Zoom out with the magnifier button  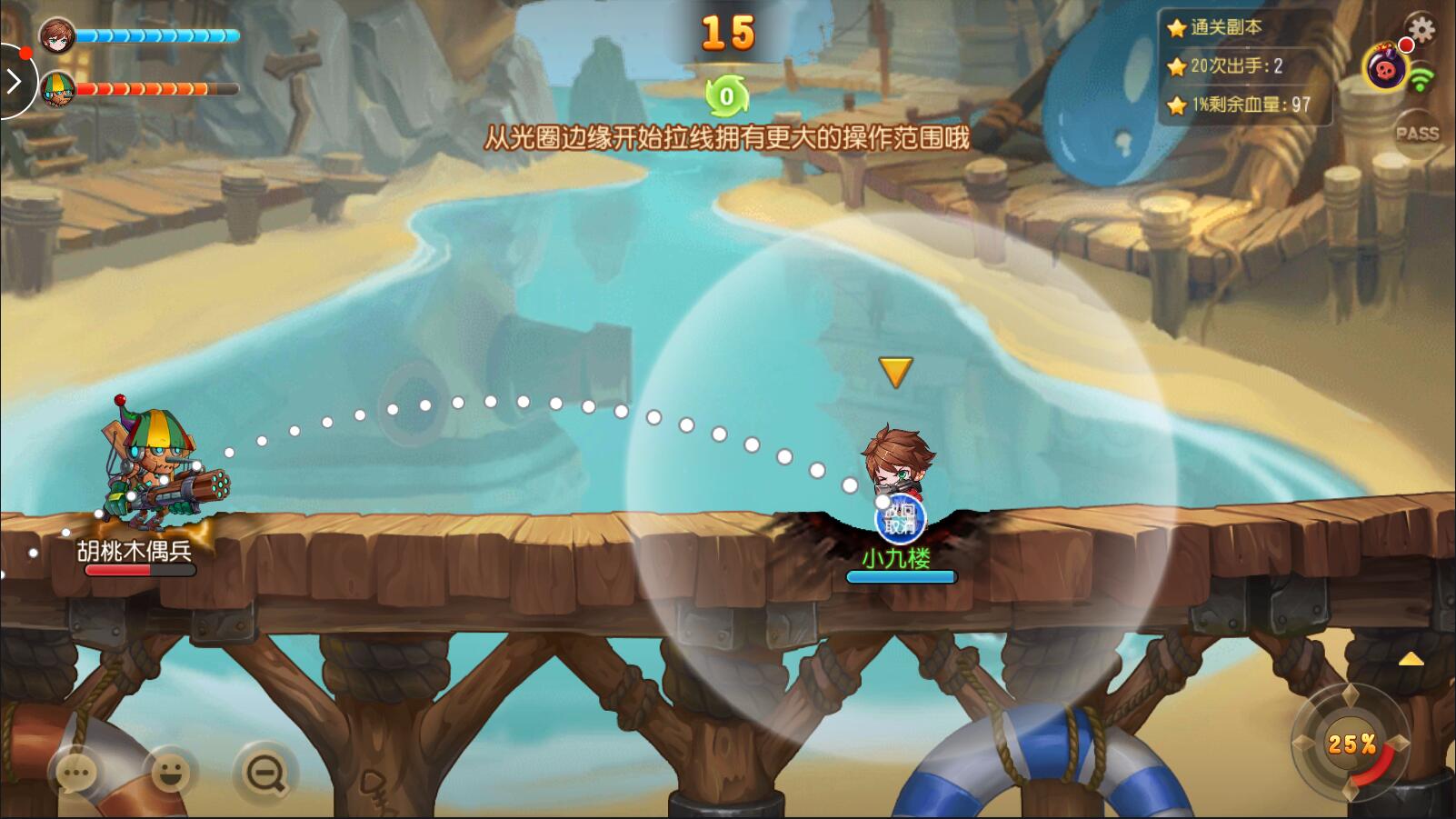tap(265, 774)
